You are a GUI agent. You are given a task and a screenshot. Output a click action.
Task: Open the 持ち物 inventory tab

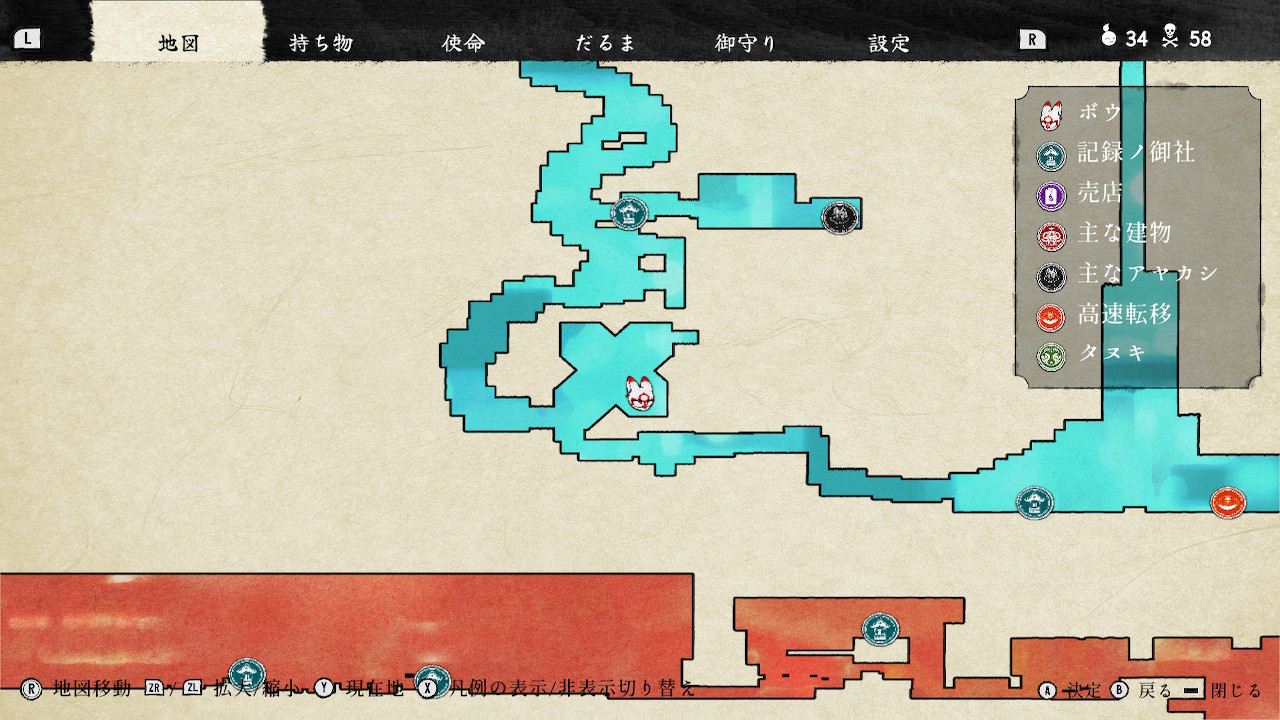pos(321,43)
